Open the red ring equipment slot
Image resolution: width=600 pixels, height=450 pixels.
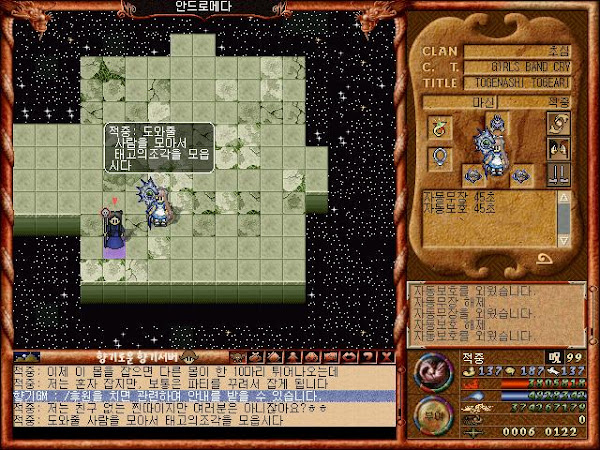[x=438, y=127]
